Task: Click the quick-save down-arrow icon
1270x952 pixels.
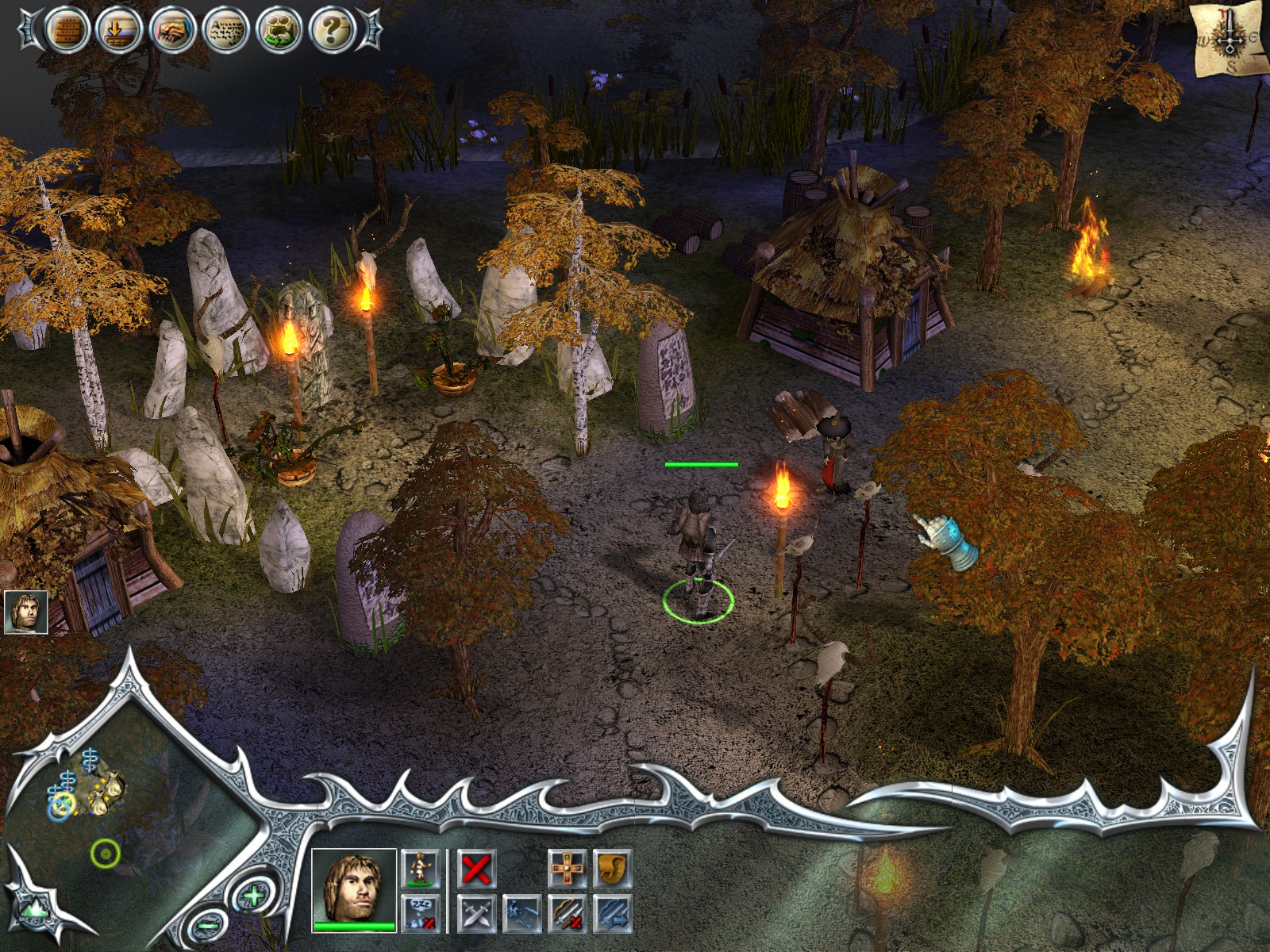Action: pyautogui.click(x=118, y=31)
